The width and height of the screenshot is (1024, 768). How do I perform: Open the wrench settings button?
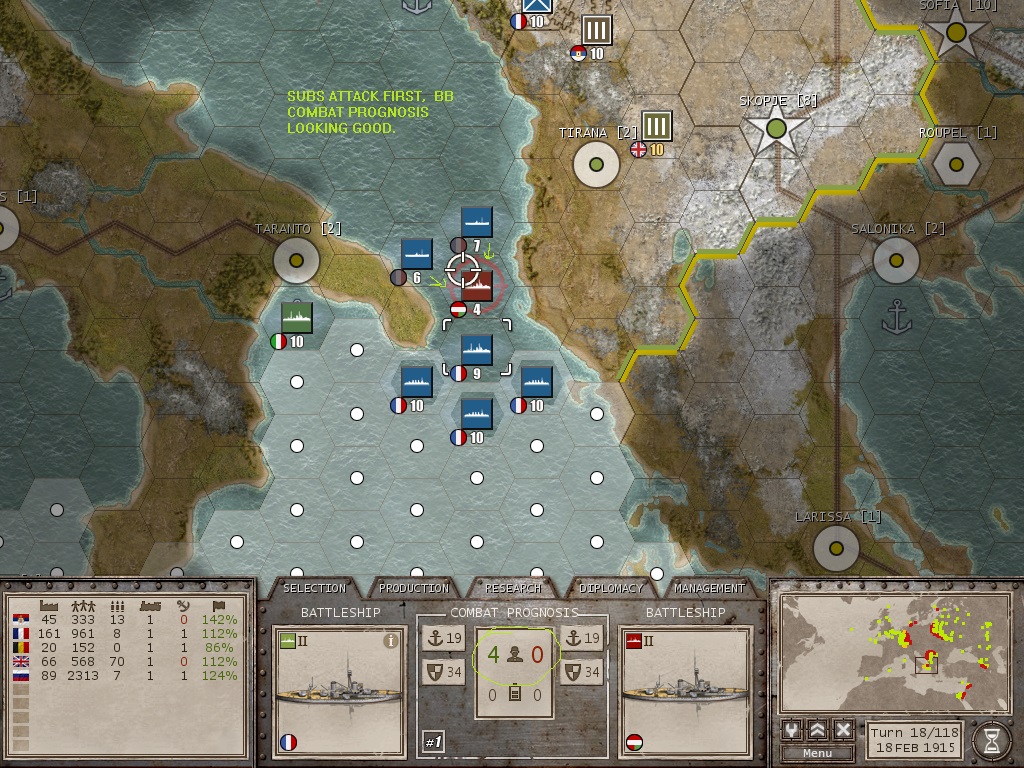click(793, 729)
